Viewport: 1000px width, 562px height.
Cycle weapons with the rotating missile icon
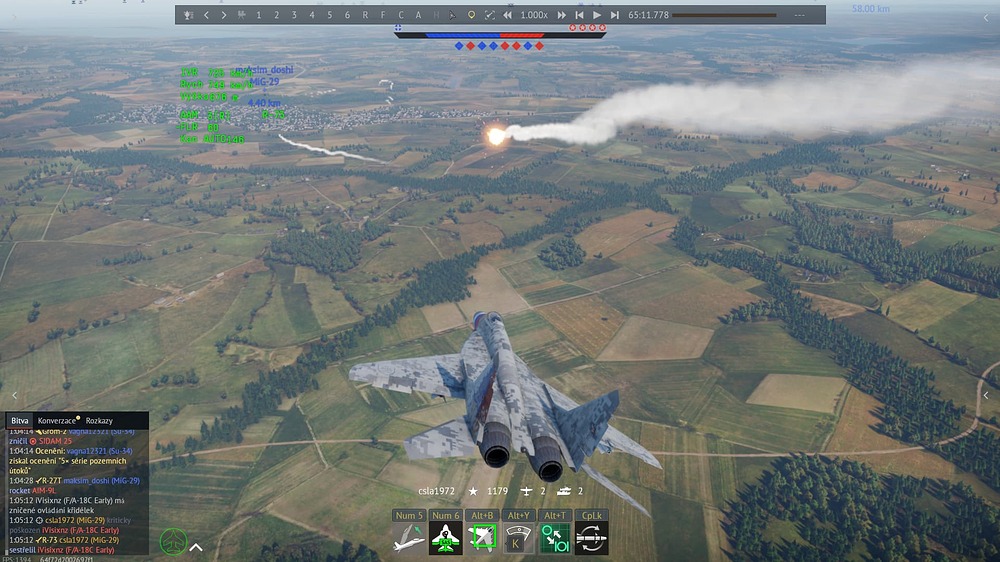(x=592, y=539)
